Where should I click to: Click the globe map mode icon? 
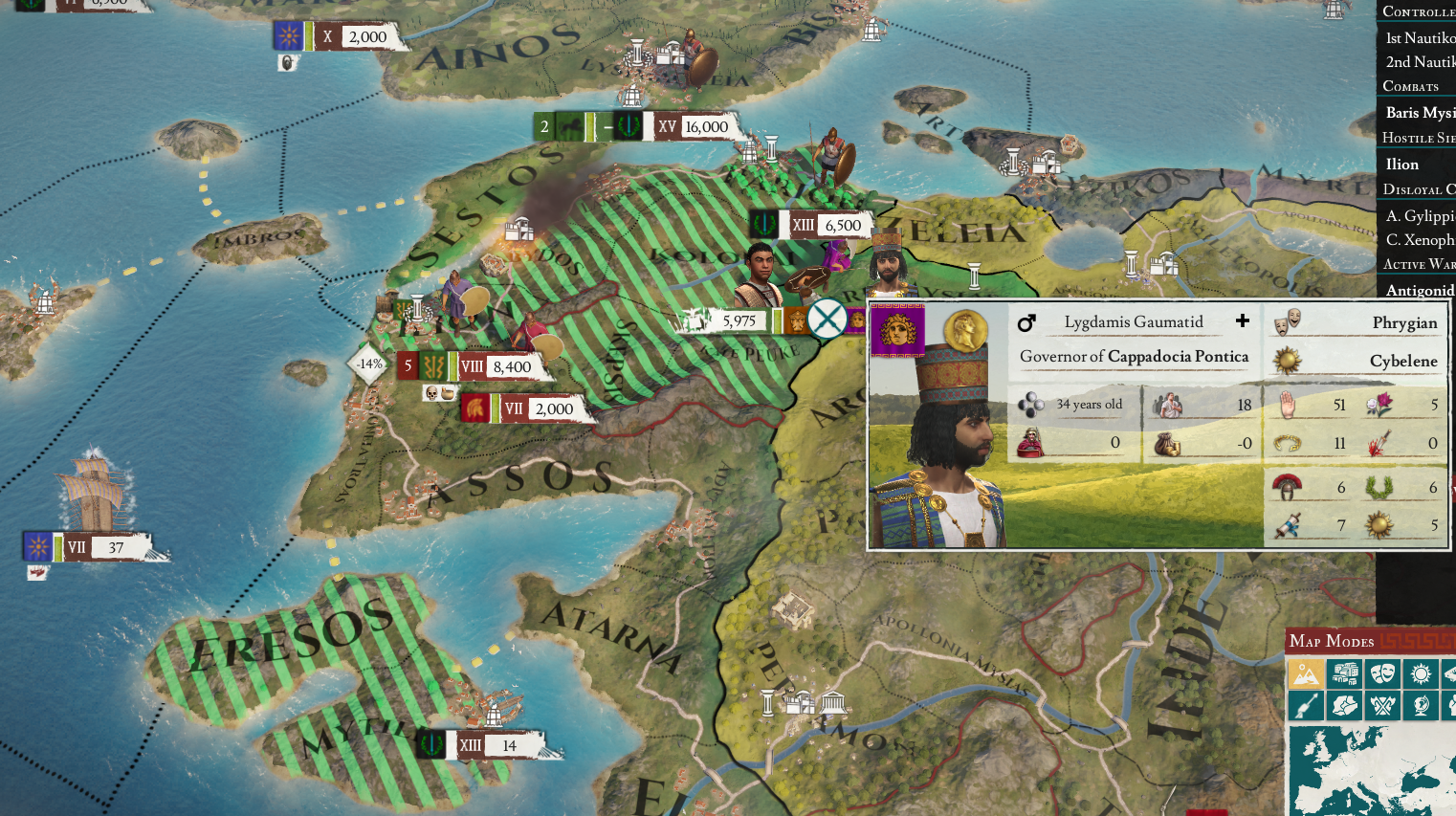point(1421,705)
